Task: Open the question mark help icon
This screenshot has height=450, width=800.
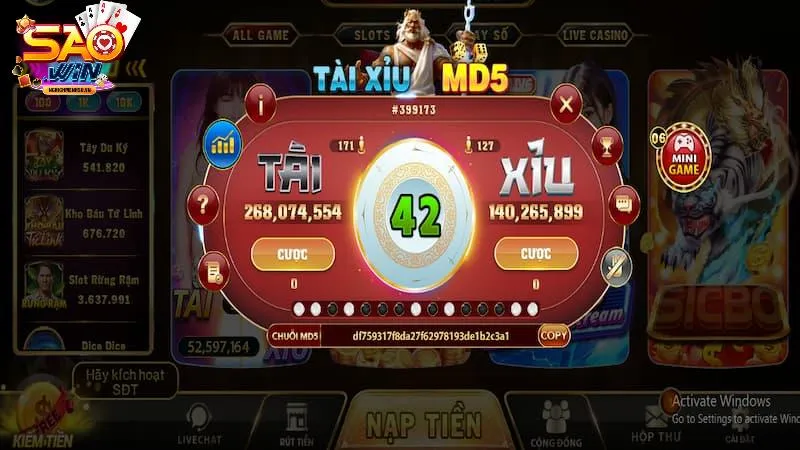Action: point(205,207)
